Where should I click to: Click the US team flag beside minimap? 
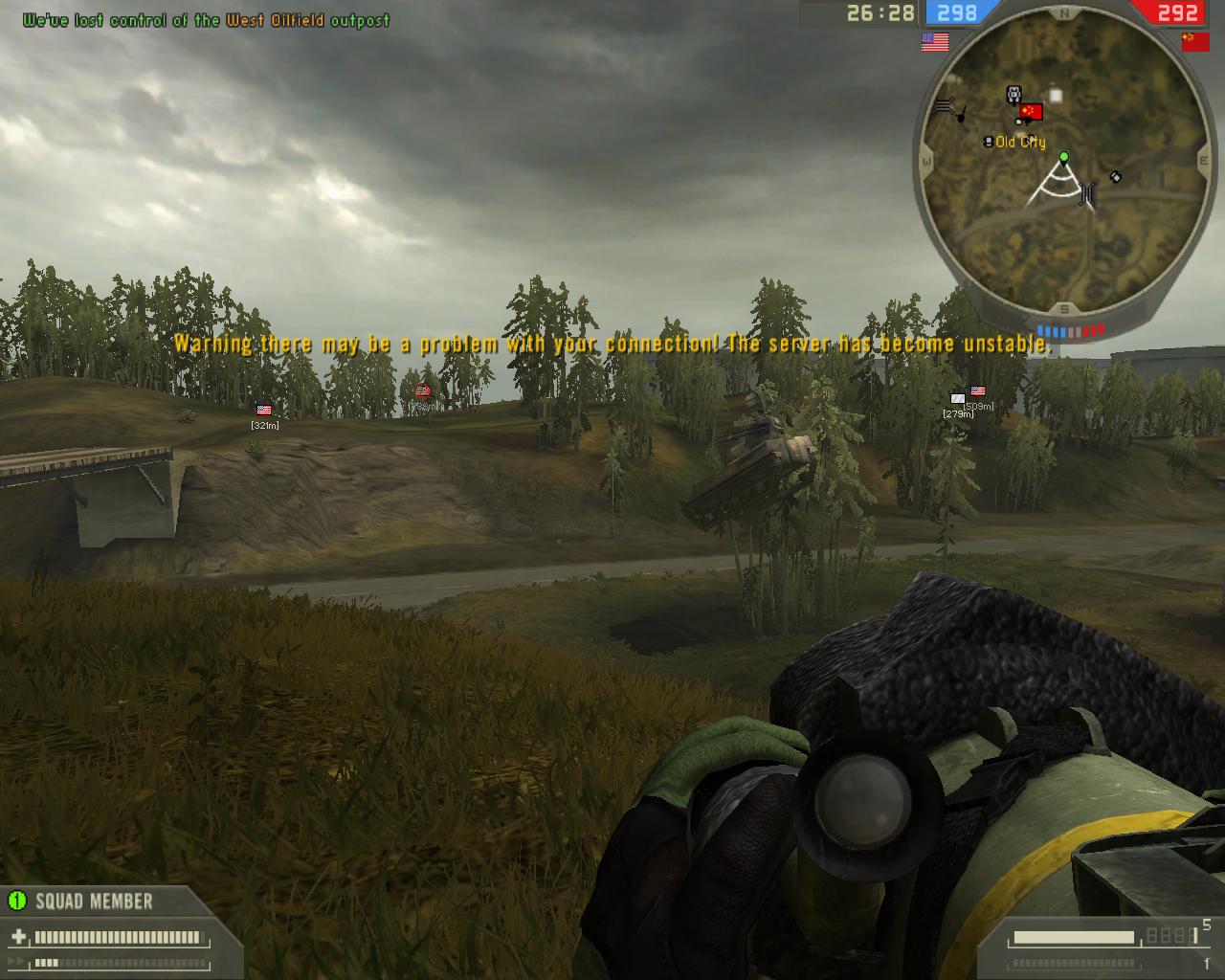(935, 41)
